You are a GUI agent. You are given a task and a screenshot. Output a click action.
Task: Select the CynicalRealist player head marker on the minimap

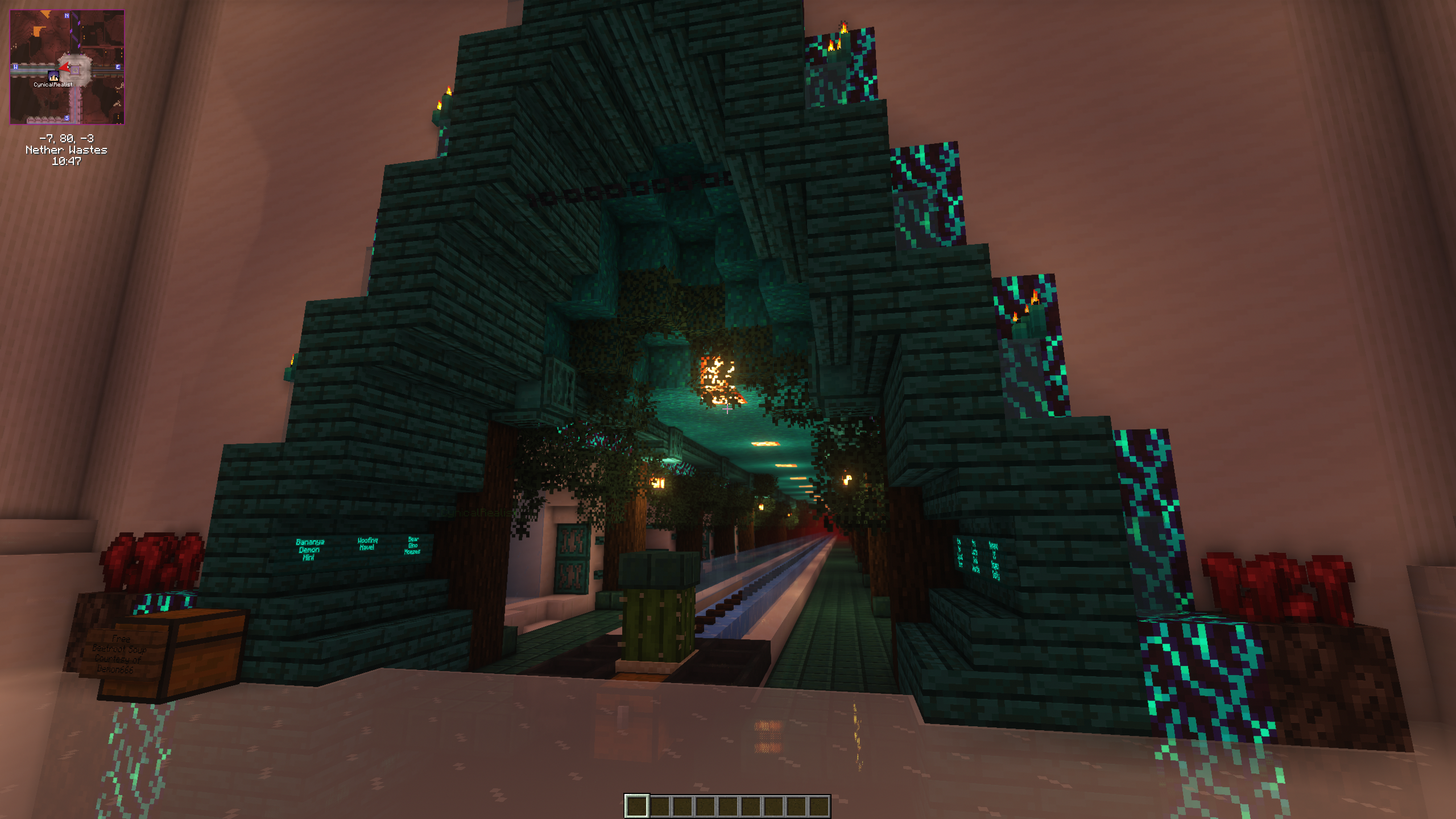53,76
